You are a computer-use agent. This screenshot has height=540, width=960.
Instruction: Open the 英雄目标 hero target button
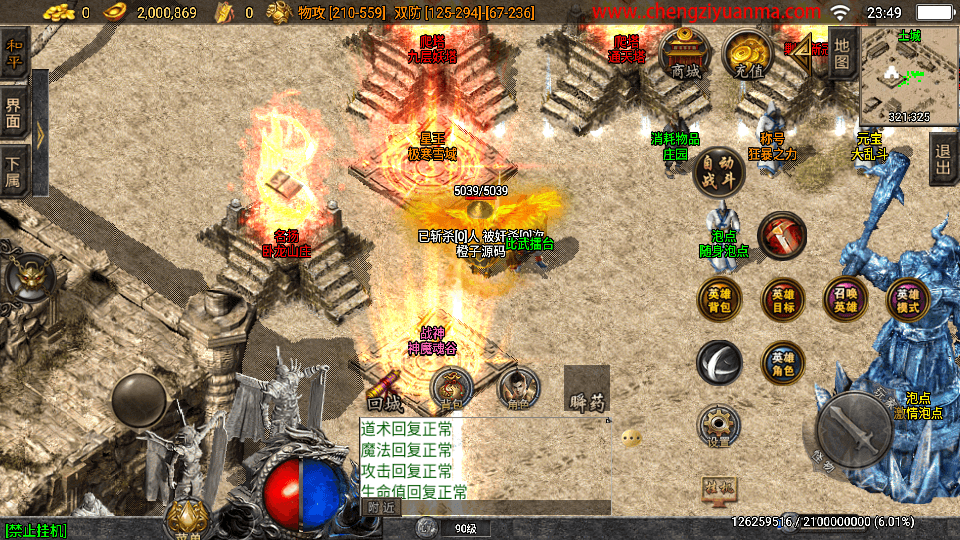click(782, 300)
